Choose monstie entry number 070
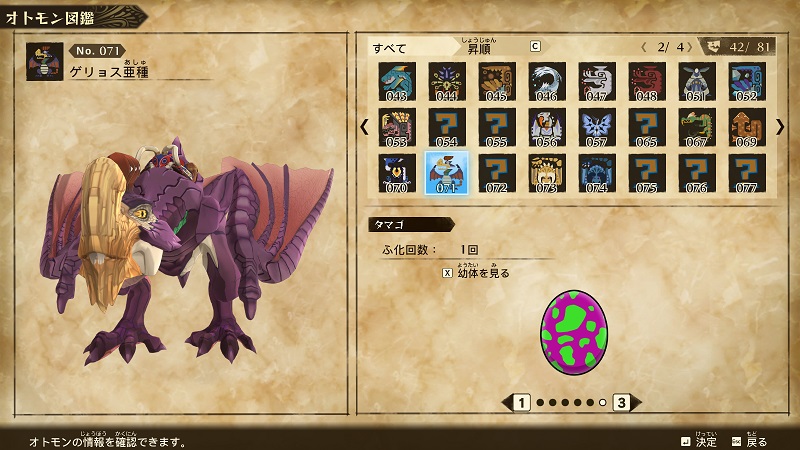800x450 pixels. tap(397, 172)
